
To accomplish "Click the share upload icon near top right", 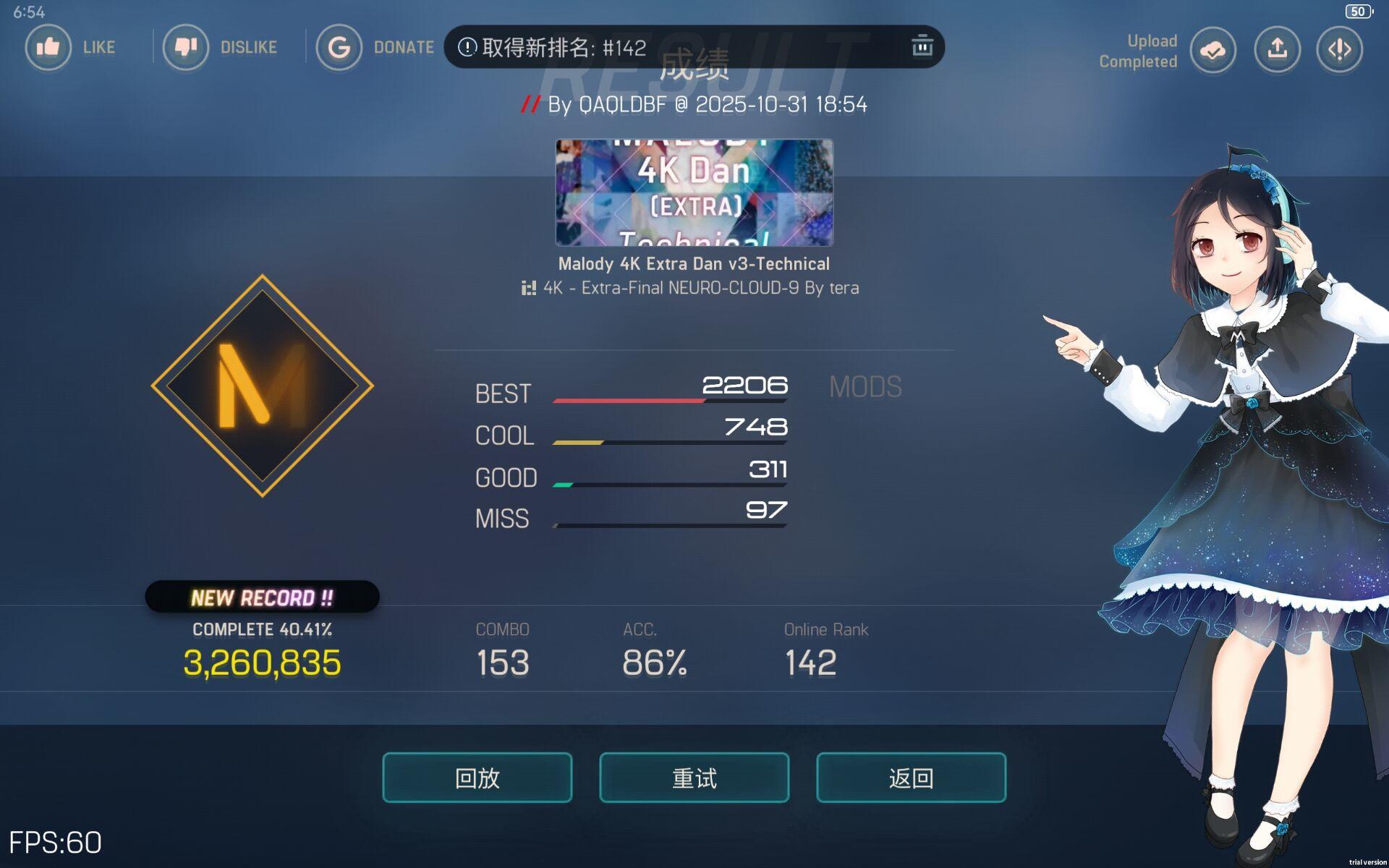I will [1277, 50].
